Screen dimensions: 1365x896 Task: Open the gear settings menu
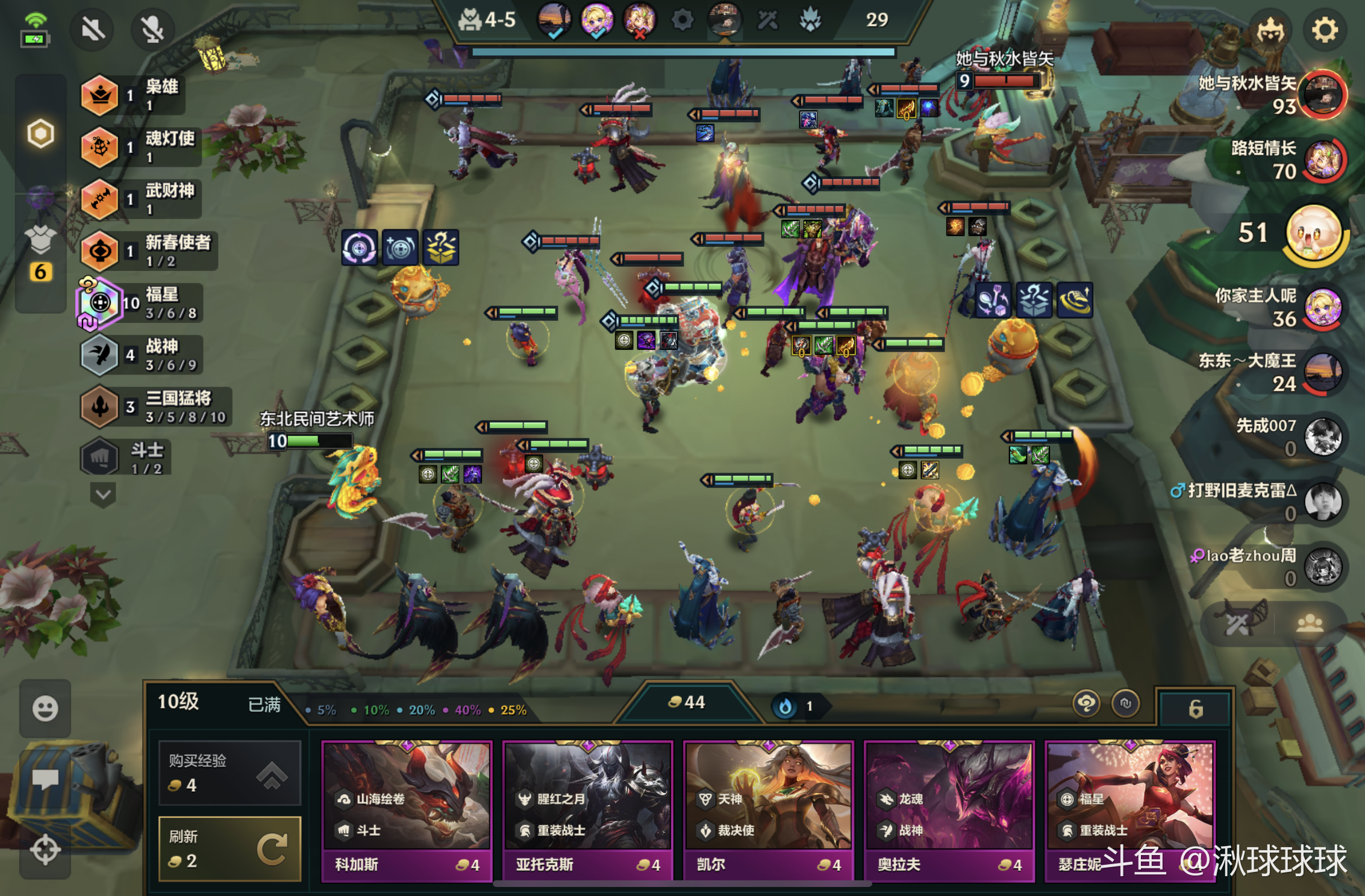pos(1324,30)
